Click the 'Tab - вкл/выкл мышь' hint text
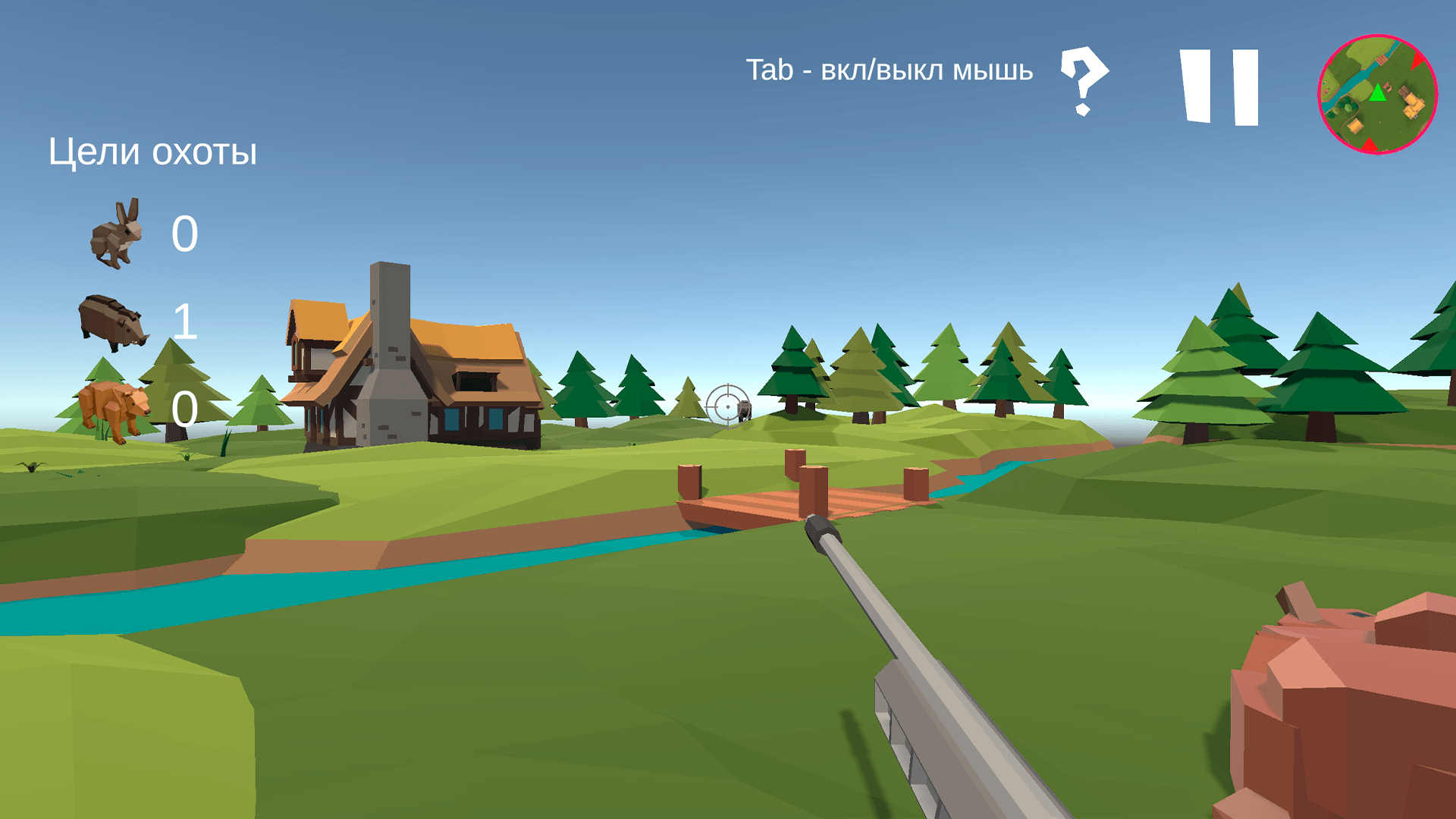The width and height of the screenshot is (1456, 819). point(891,71)
